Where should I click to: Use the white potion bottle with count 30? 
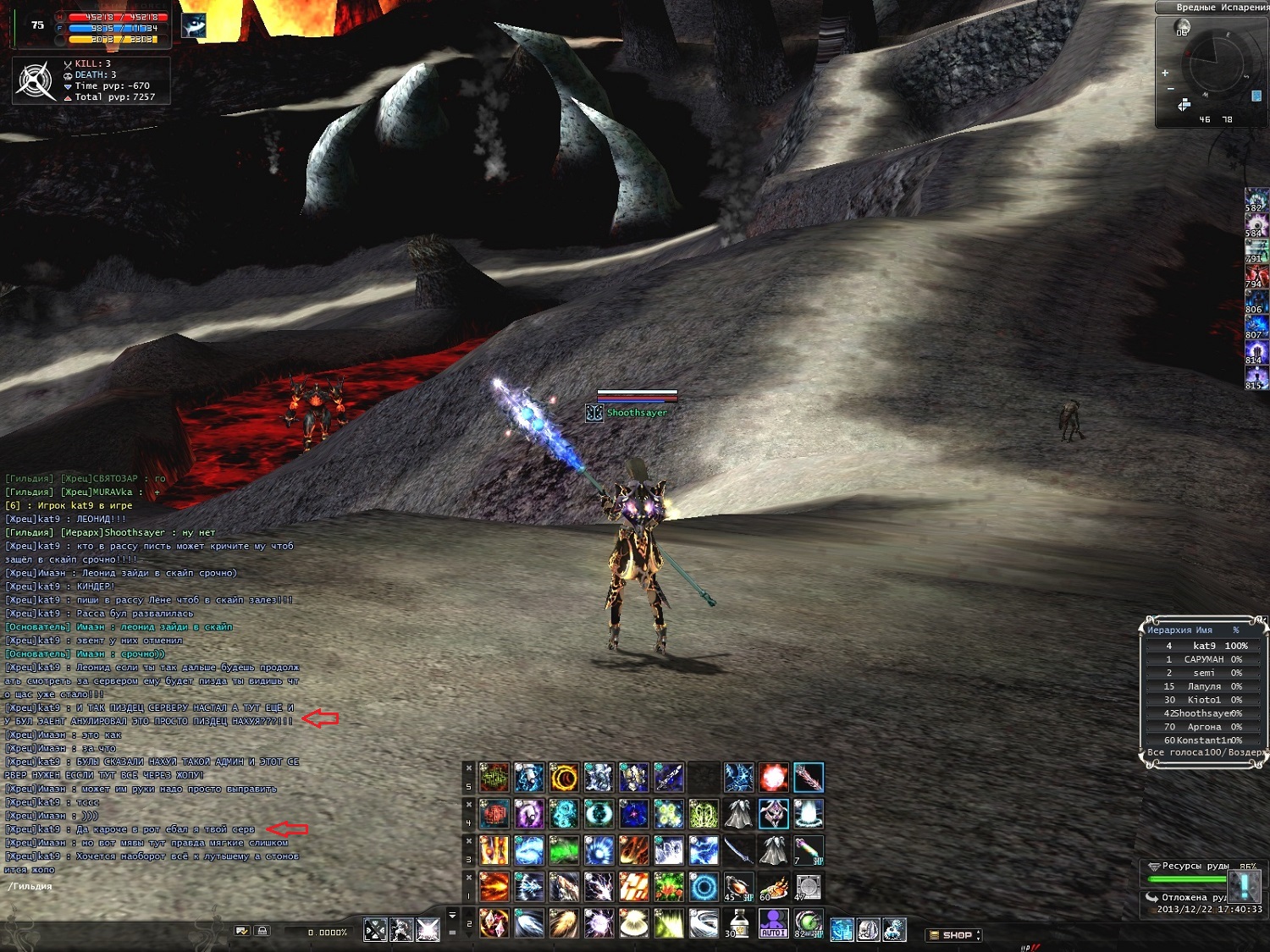click(737, 923)
